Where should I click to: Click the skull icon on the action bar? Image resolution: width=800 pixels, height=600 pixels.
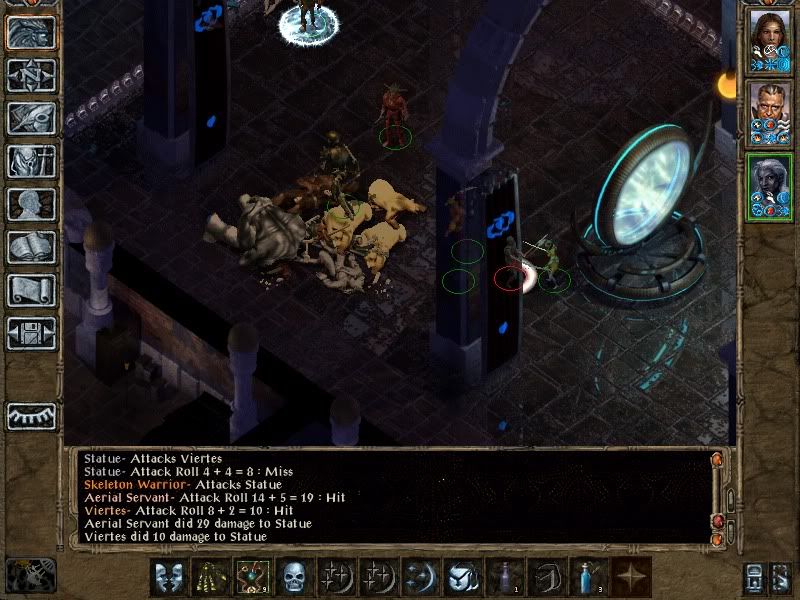click(x=294, y=577)
